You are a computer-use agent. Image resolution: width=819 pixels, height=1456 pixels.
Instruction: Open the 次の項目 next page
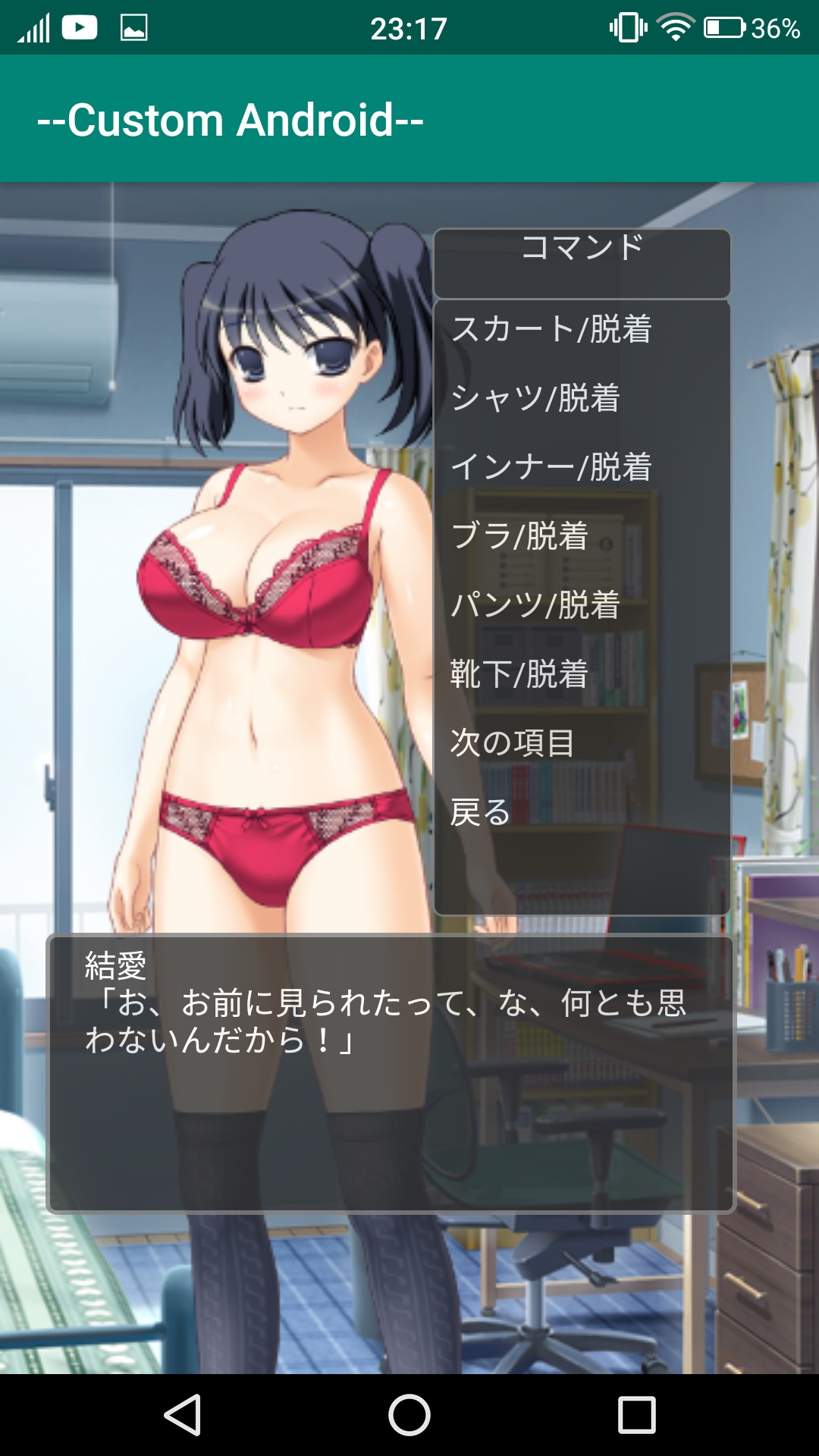click(512, 743)
